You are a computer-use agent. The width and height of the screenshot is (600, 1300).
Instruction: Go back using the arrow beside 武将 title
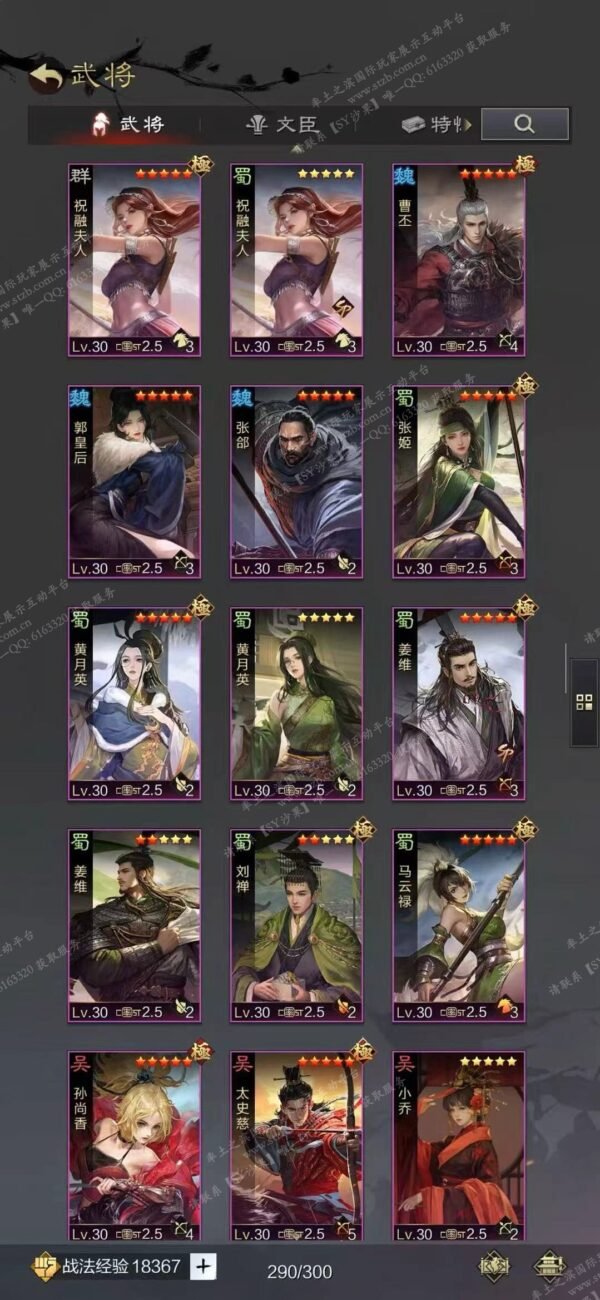pos(44,76)
